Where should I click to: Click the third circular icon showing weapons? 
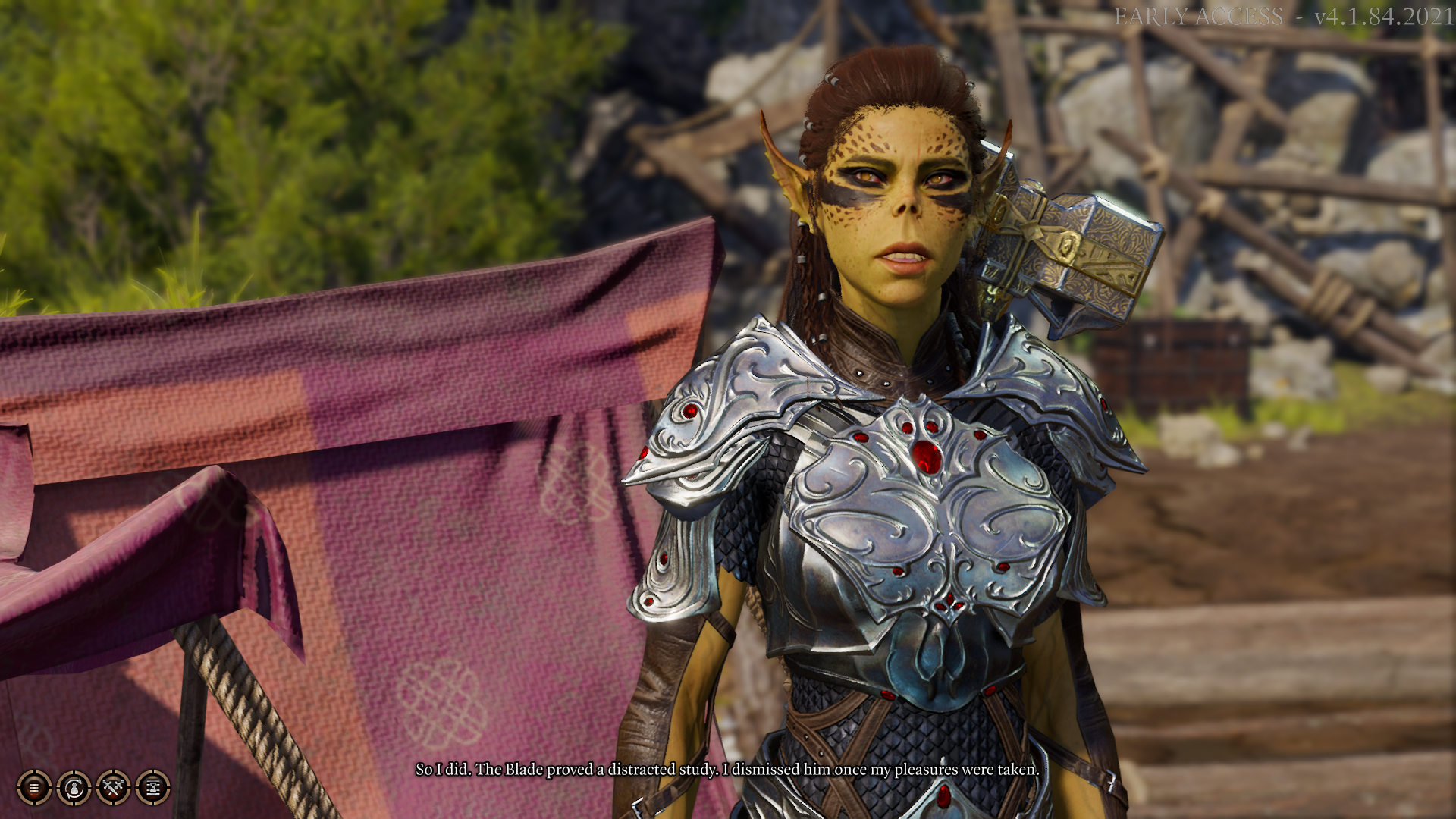[x=113, y=787]
